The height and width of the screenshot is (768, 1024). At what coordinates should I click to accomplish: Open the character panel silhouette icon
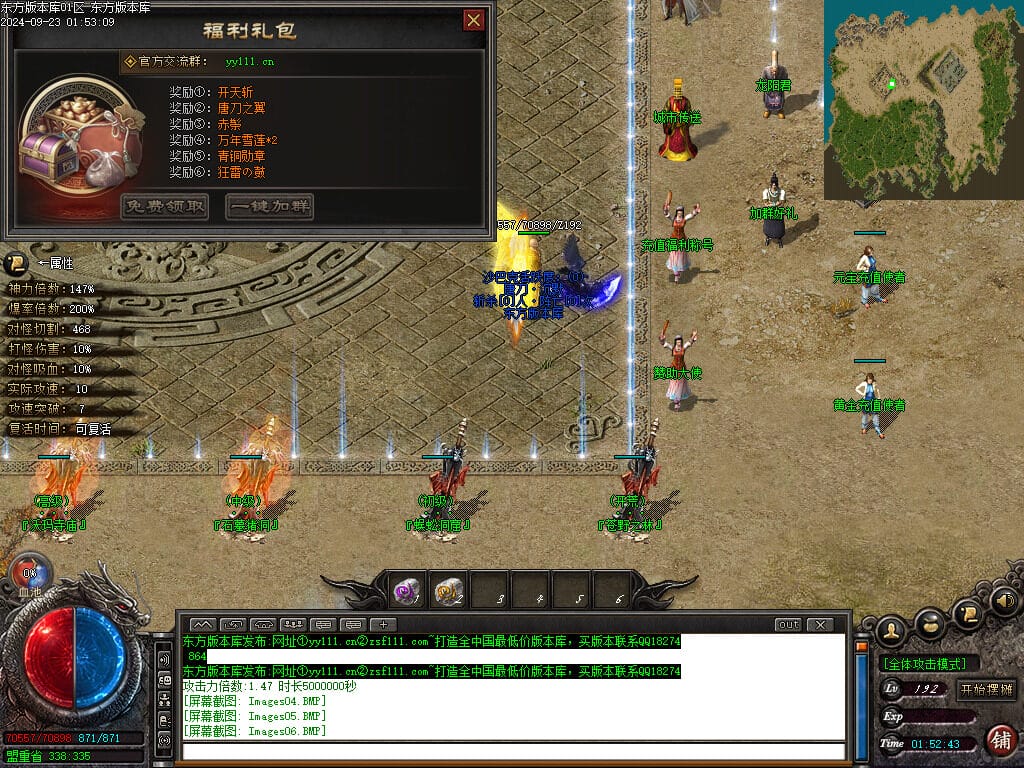[891, 629]
